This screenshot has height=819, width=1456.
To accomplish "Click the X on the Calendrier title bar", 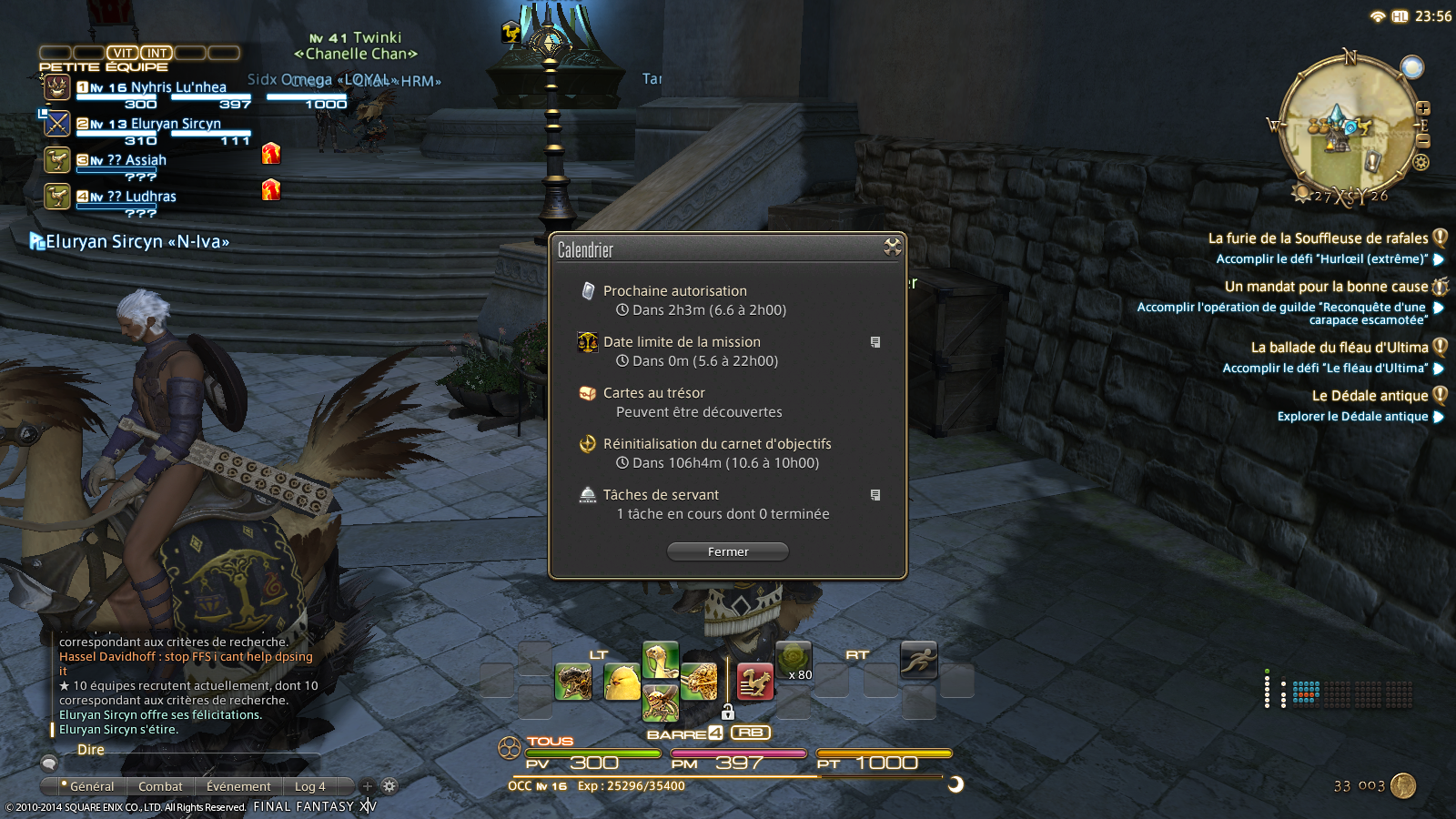I will [892, 247].
